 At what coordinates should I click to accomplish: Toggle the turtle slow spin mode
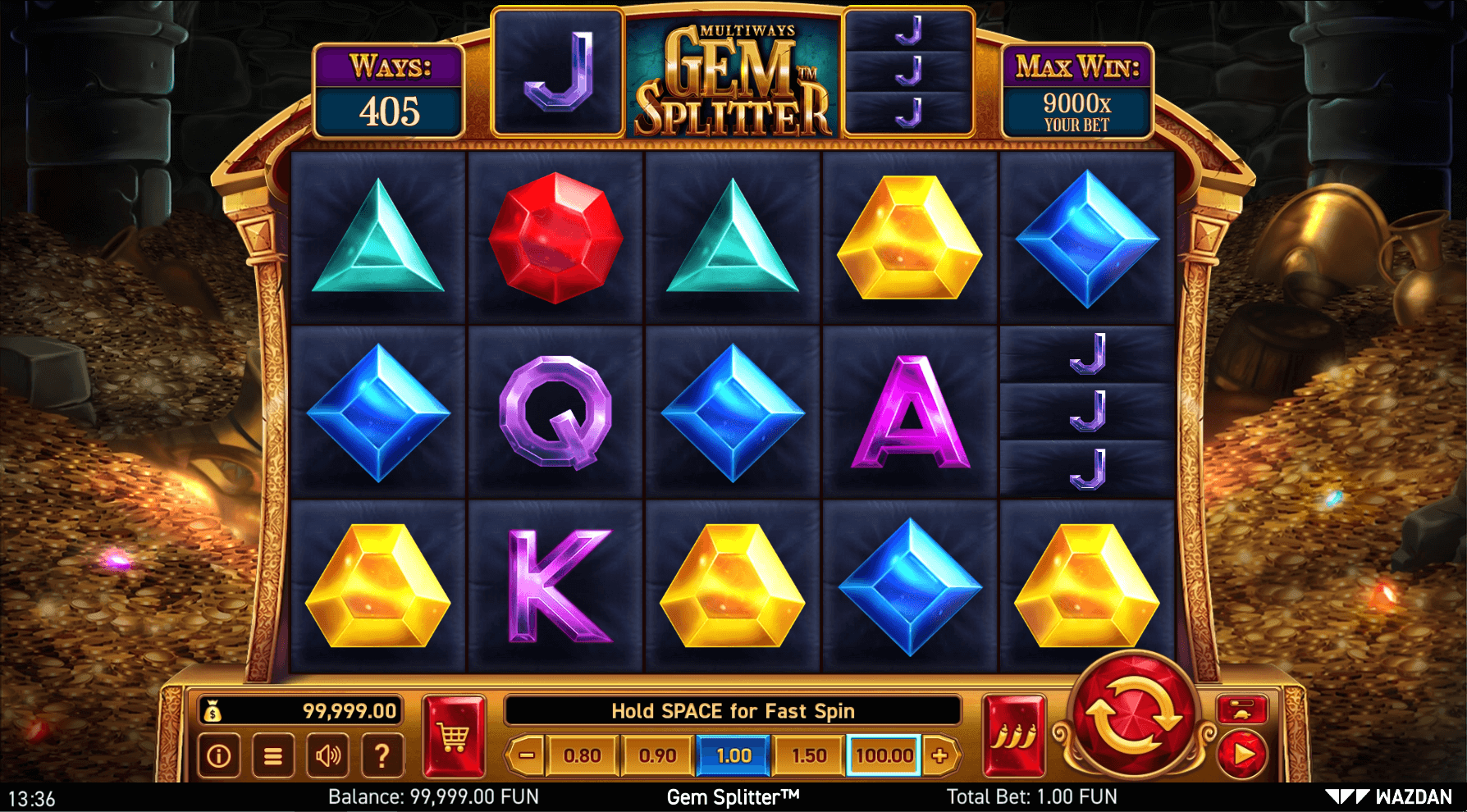[x=1244, y=710]
